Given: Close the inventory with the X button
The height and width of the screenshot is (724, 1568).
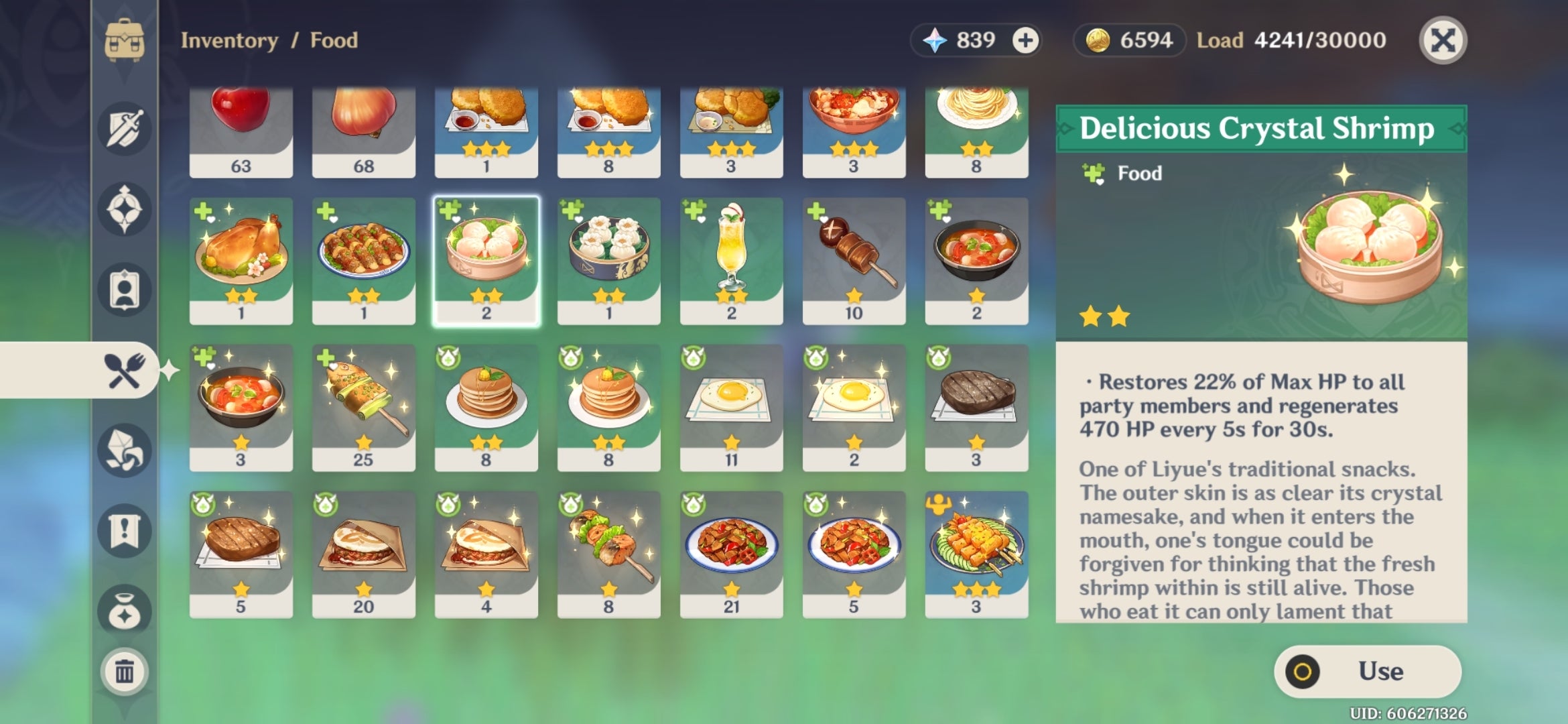Looking at the screenshot, I should click(x=1443, y=40).
